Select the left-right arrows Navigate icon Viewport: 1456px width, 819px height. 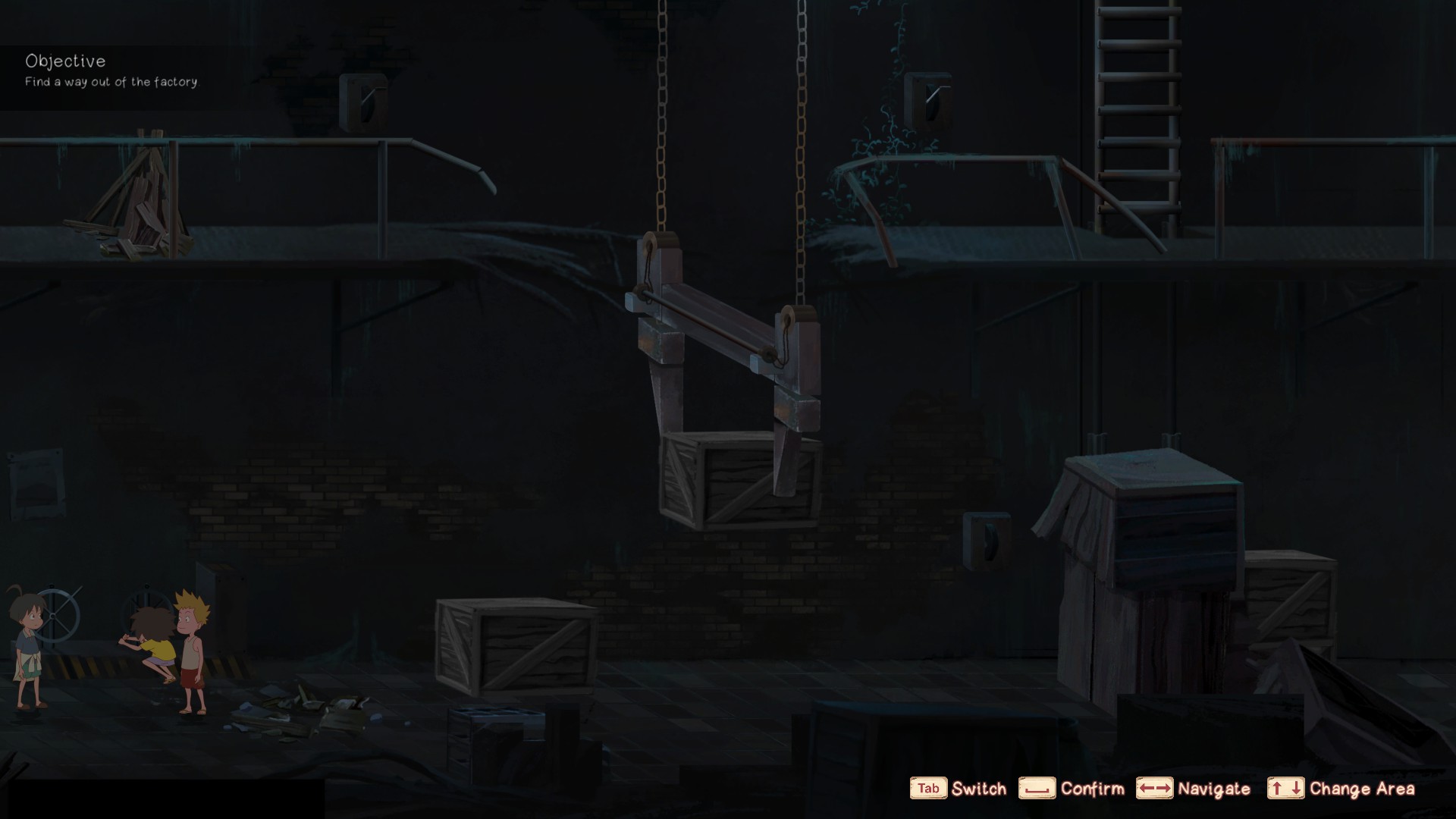pyautogui.click(x=1155, y=789)
